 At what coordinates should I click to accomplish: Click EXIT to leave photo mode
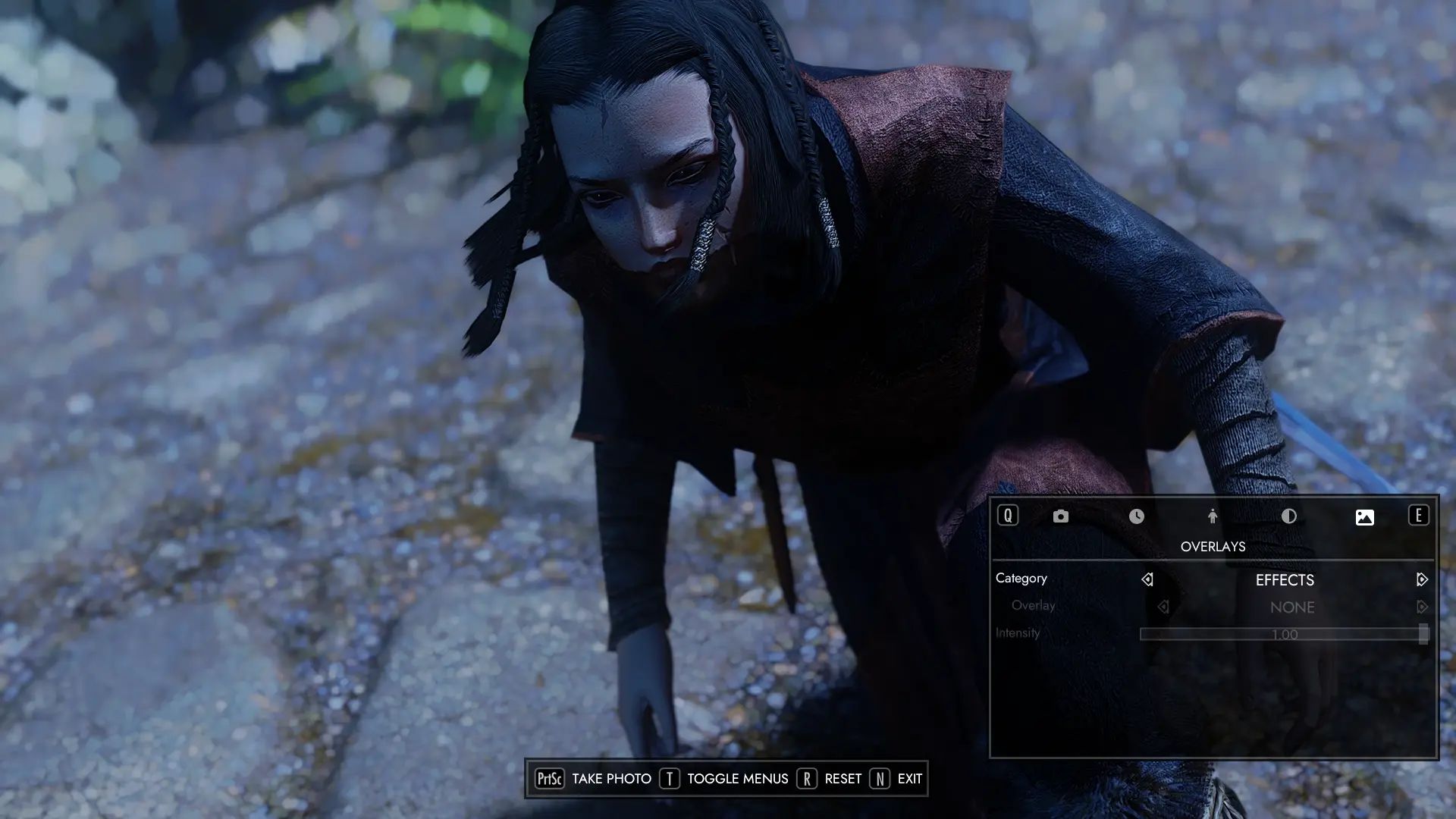pyautogui.click(x=909, y=778)
